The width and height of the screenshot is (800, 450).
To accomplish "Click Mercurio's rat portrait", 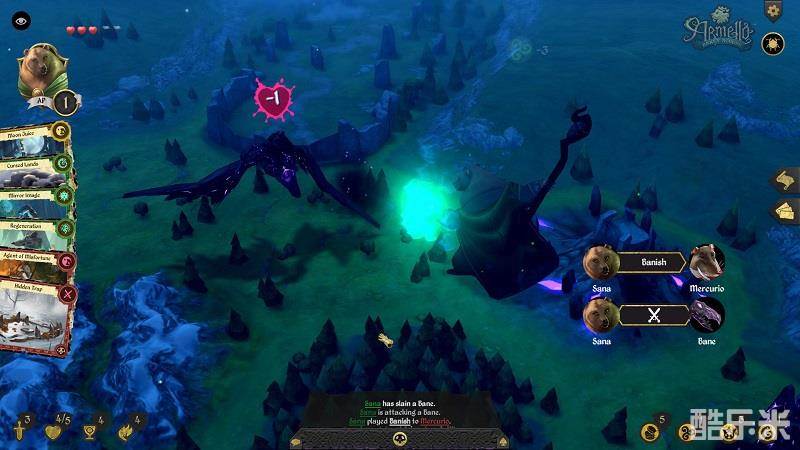I will pos(707,262).
